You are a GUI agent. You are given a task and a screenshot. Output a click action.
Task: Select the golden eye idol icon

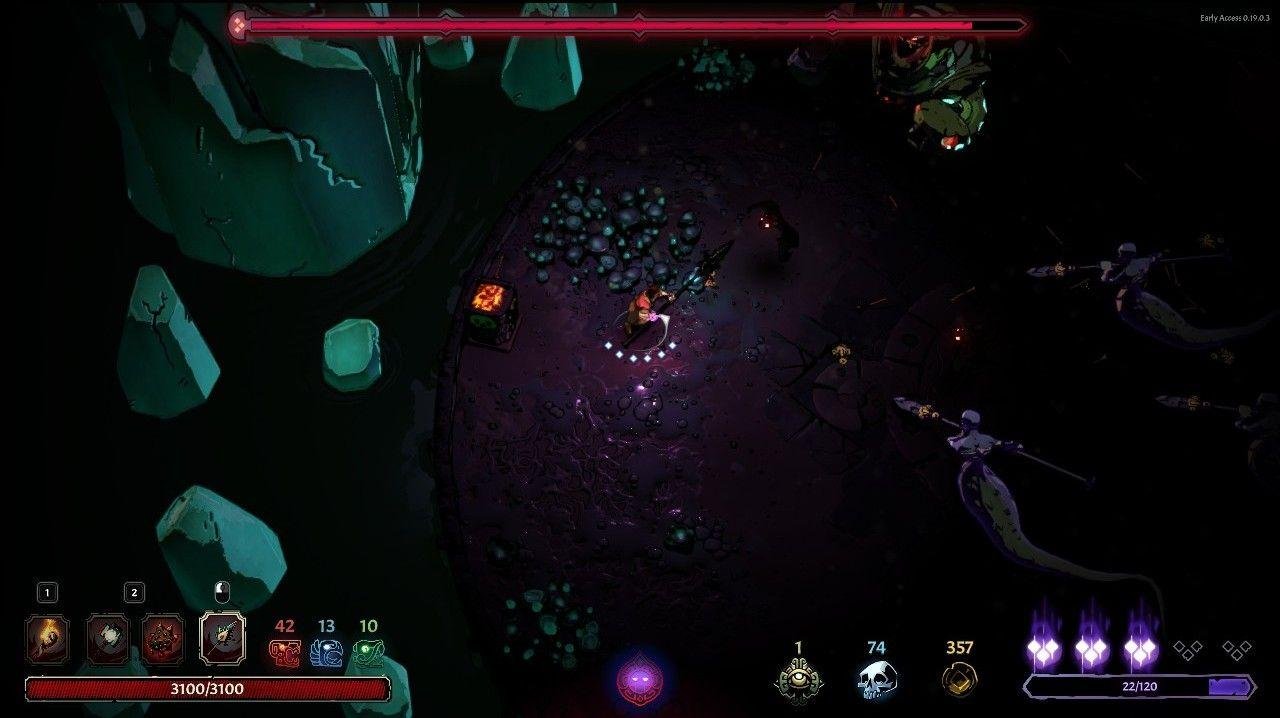pos(798,680)
